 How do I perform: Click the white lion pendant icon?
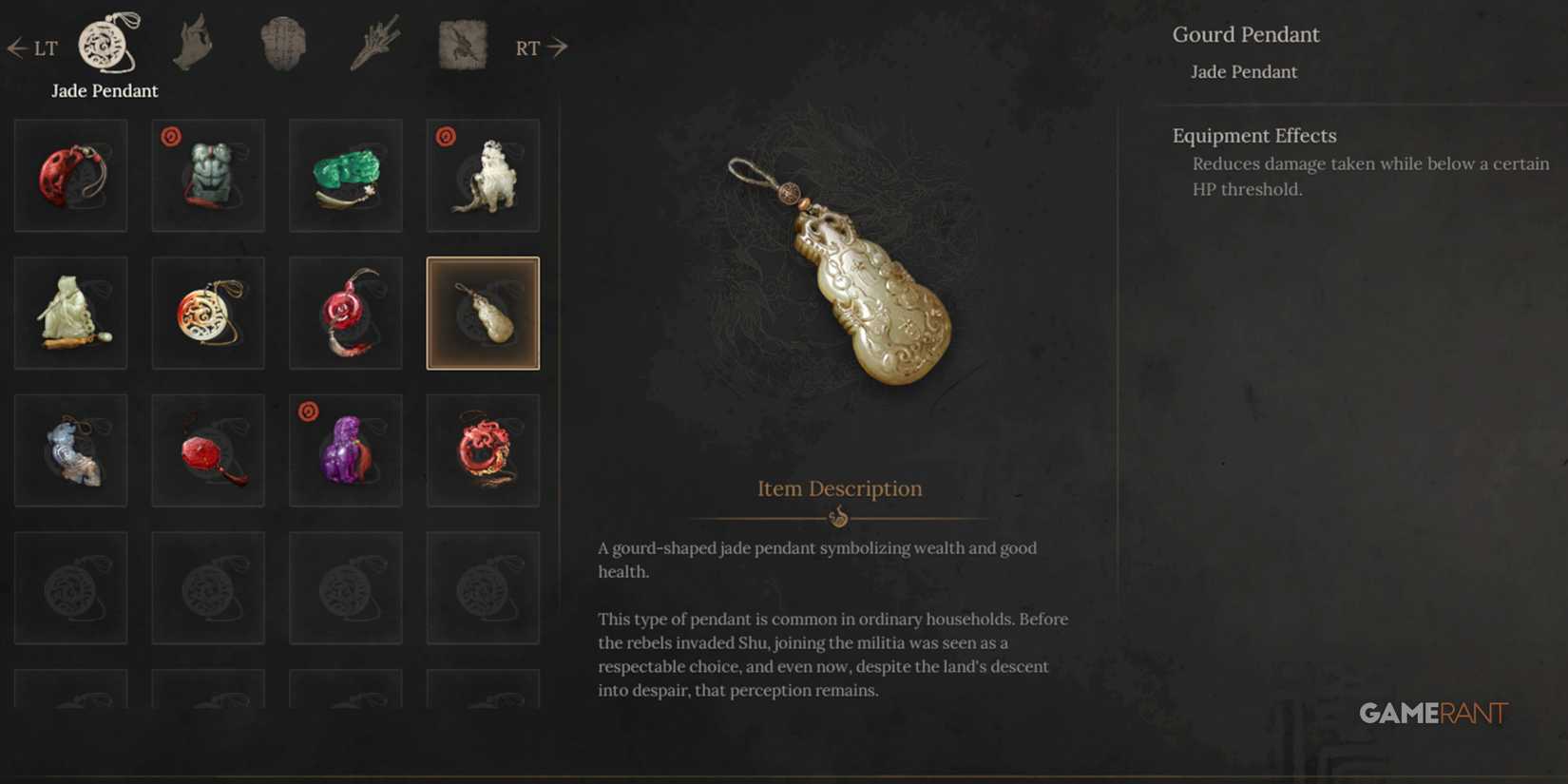[x=483, y=175]
